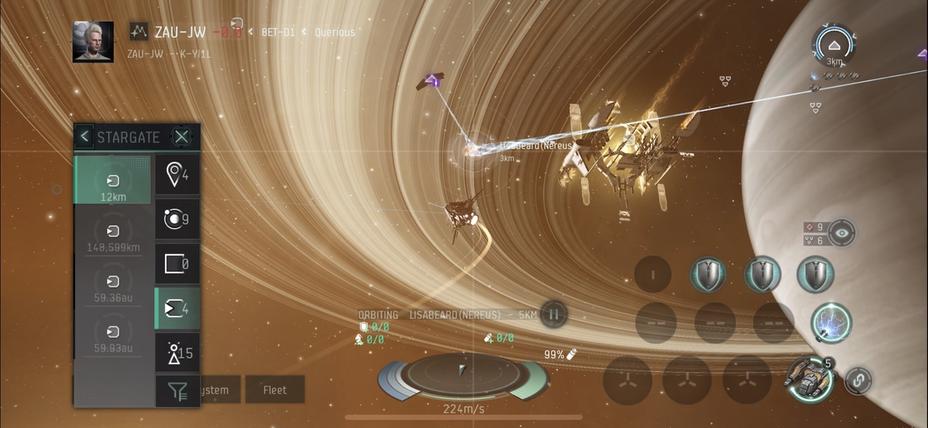Stop the ship with the pause button
Screen dimensions: 928x428
(552, 315)
